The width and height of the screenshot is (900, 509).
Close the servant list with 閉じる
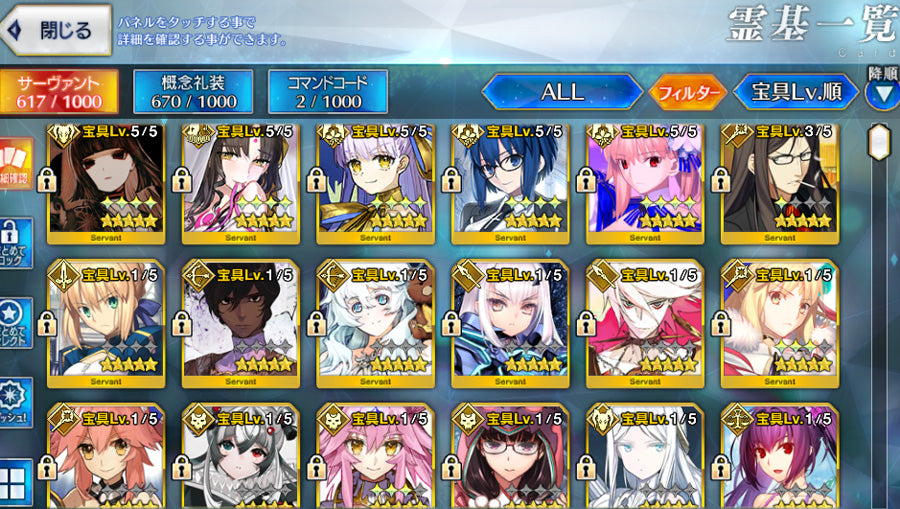(55, 31)
